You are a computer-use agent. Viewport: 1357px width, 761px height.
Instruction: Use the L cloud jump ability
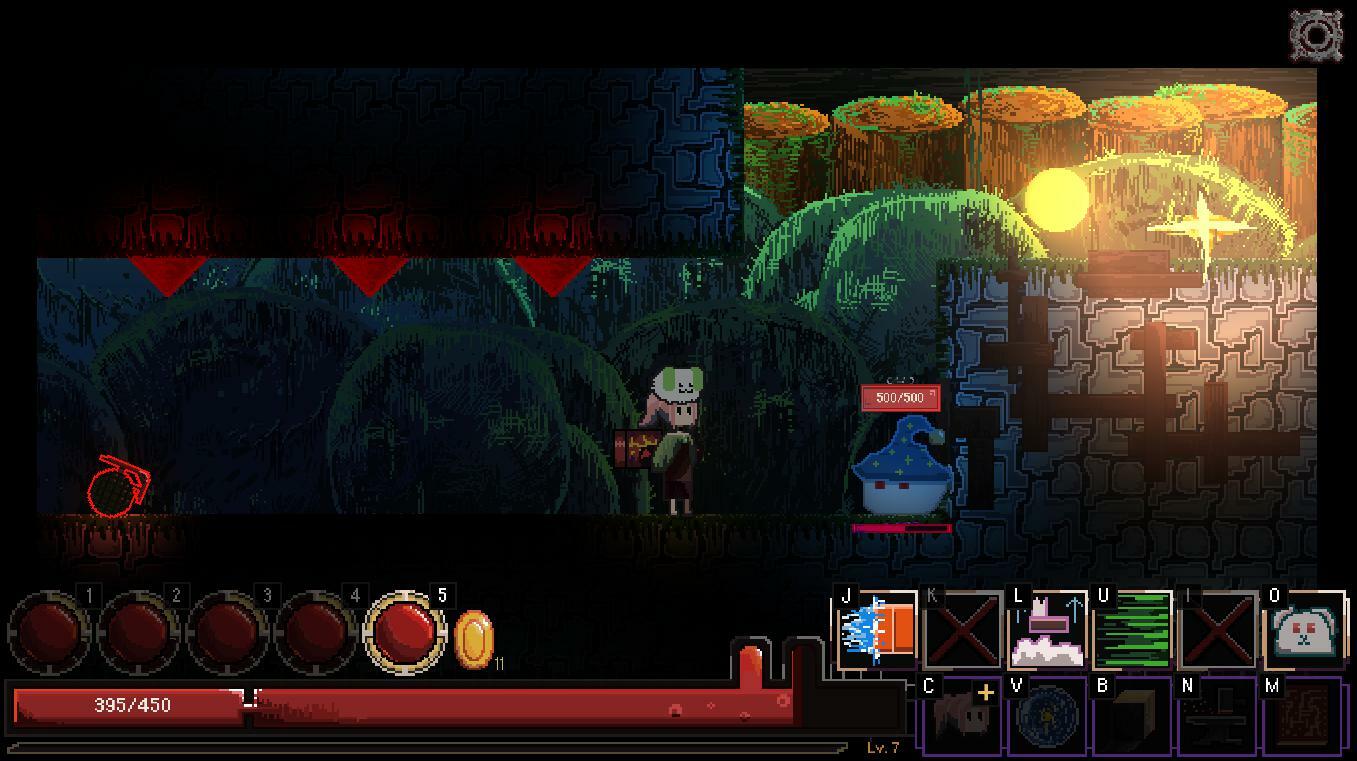pyautogui.click(x=1048, y=630)
